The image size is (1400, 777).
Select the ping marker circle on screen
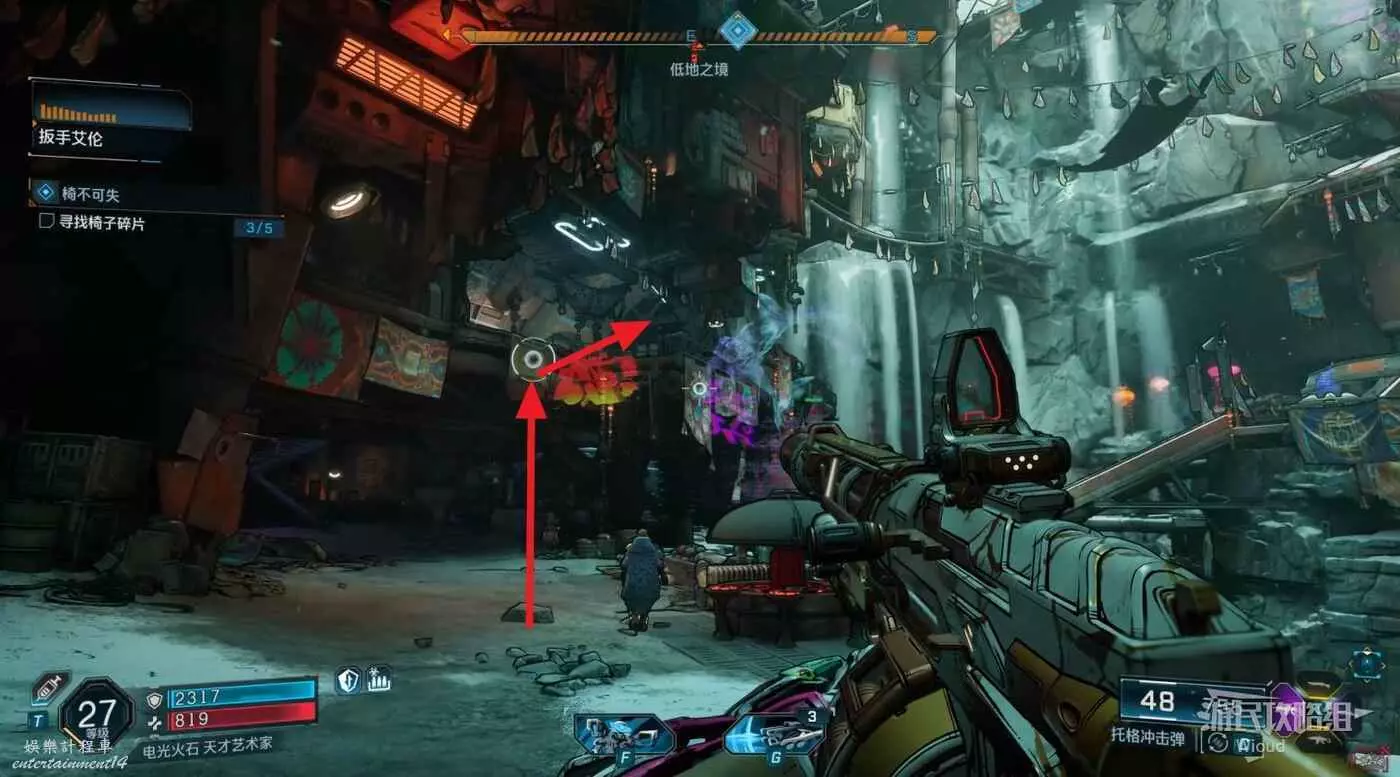[532, 359]
